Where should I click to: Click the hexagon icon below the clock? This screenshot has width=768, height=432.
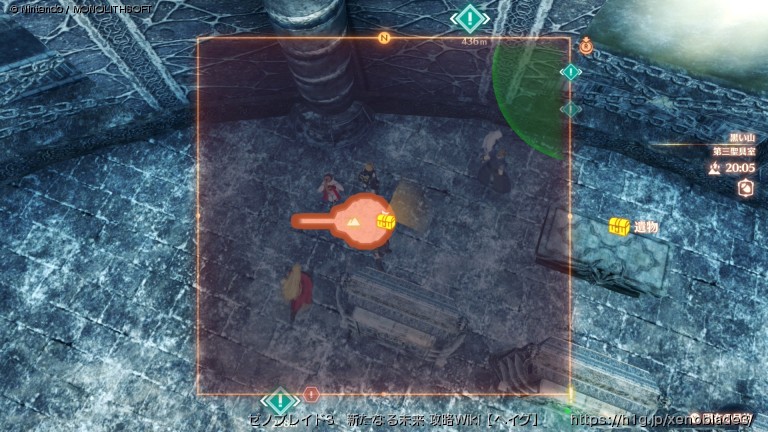[x=745, y=188]
